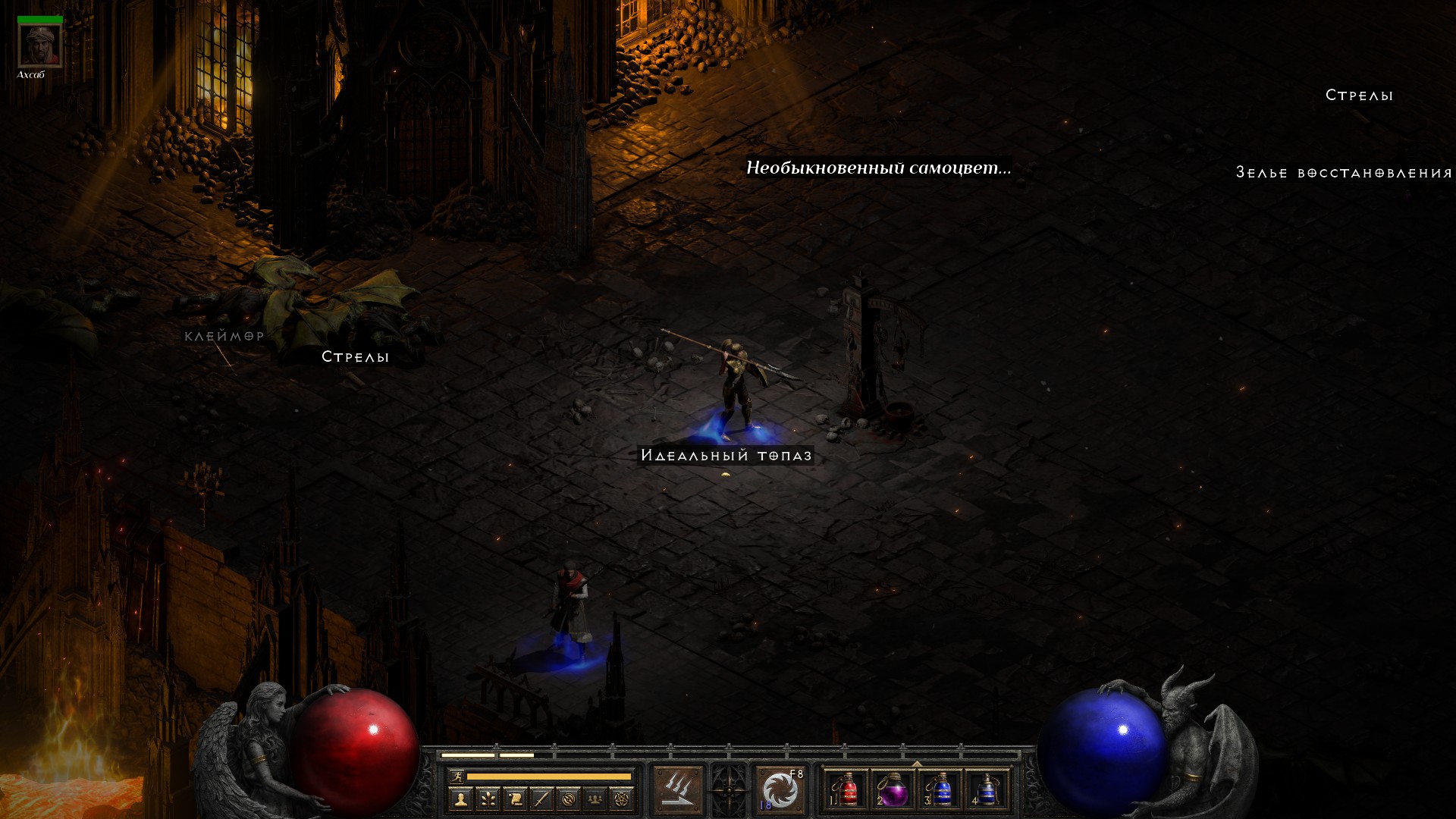This screenshot has height=819, width=1456.
Task: Pick up the Идеальный топаз item label
Action: click(726, 455)
